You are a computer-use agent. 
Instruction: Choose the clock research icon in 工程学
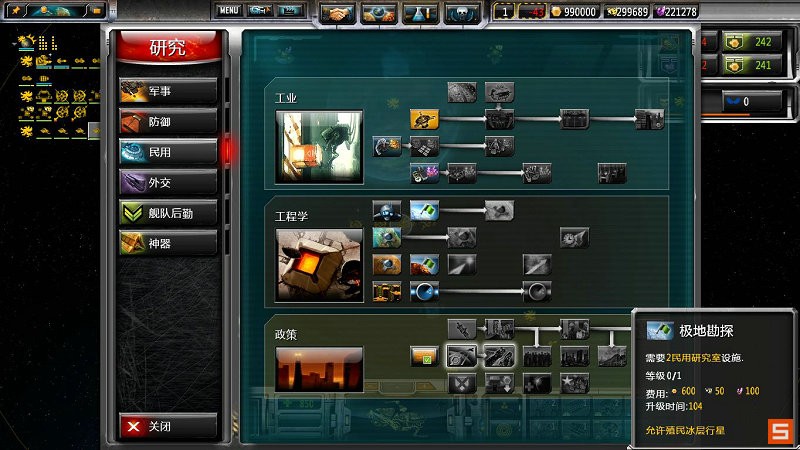(x=573, y=238)
